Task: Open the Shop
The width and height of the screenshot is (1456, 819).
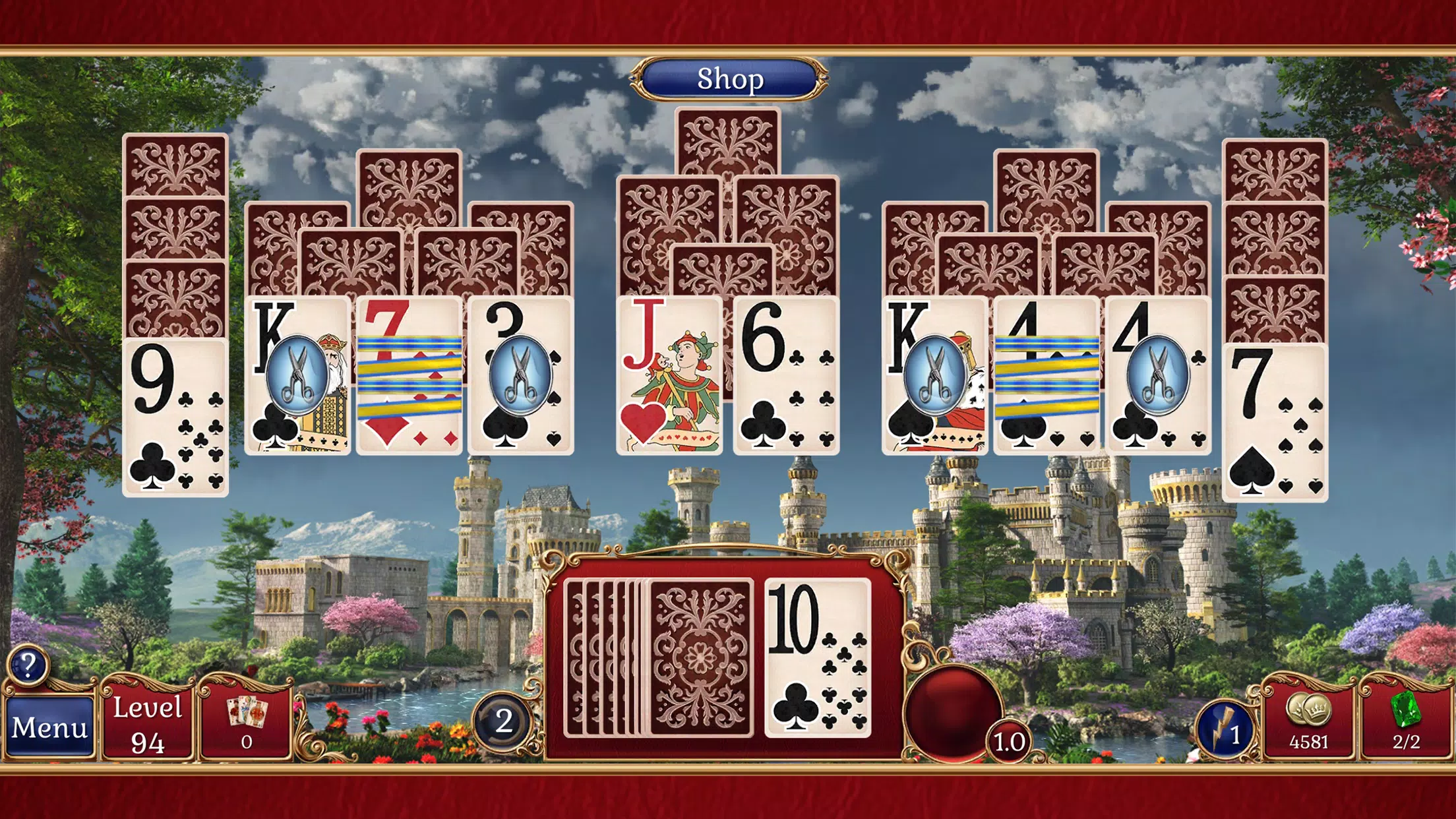Action: click(728, 79)
